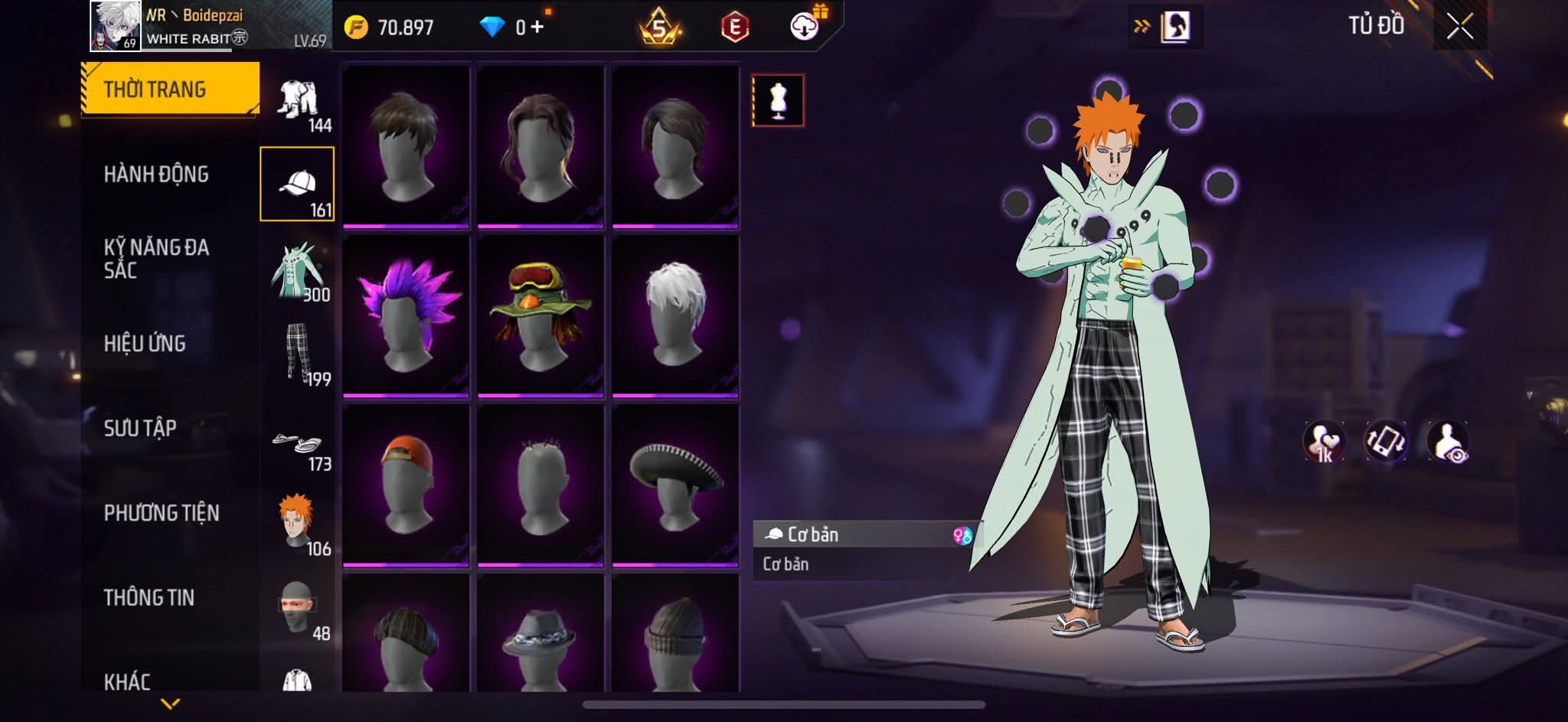
Task: Open the HIỆU ỨNG section
Action: (x=145, y=344)
